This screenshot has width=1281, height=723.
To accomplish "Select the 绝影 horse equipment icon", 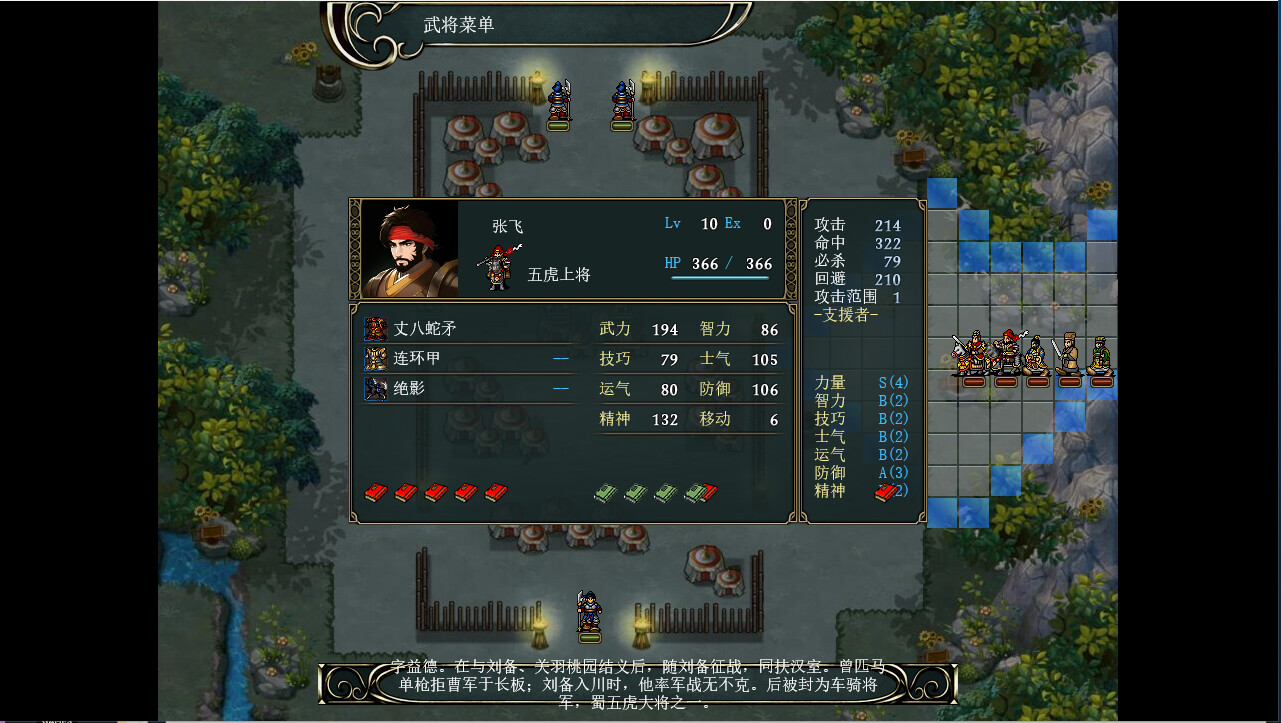I will pyautogui.click(x=377, y=388).
